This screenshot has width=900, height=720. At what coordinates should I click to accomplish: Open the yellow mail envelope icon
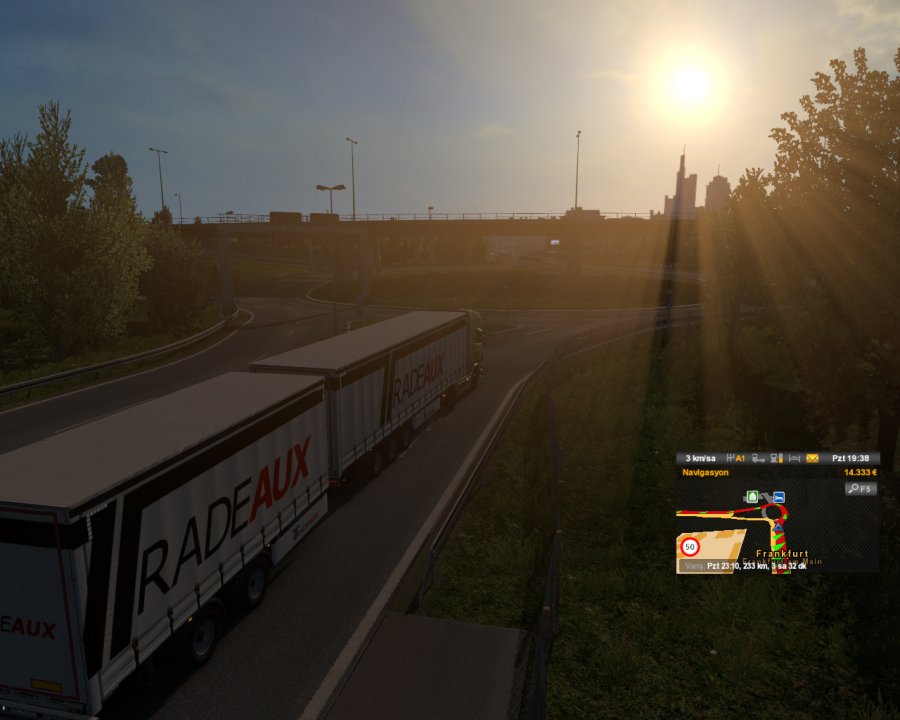point(812,458)
